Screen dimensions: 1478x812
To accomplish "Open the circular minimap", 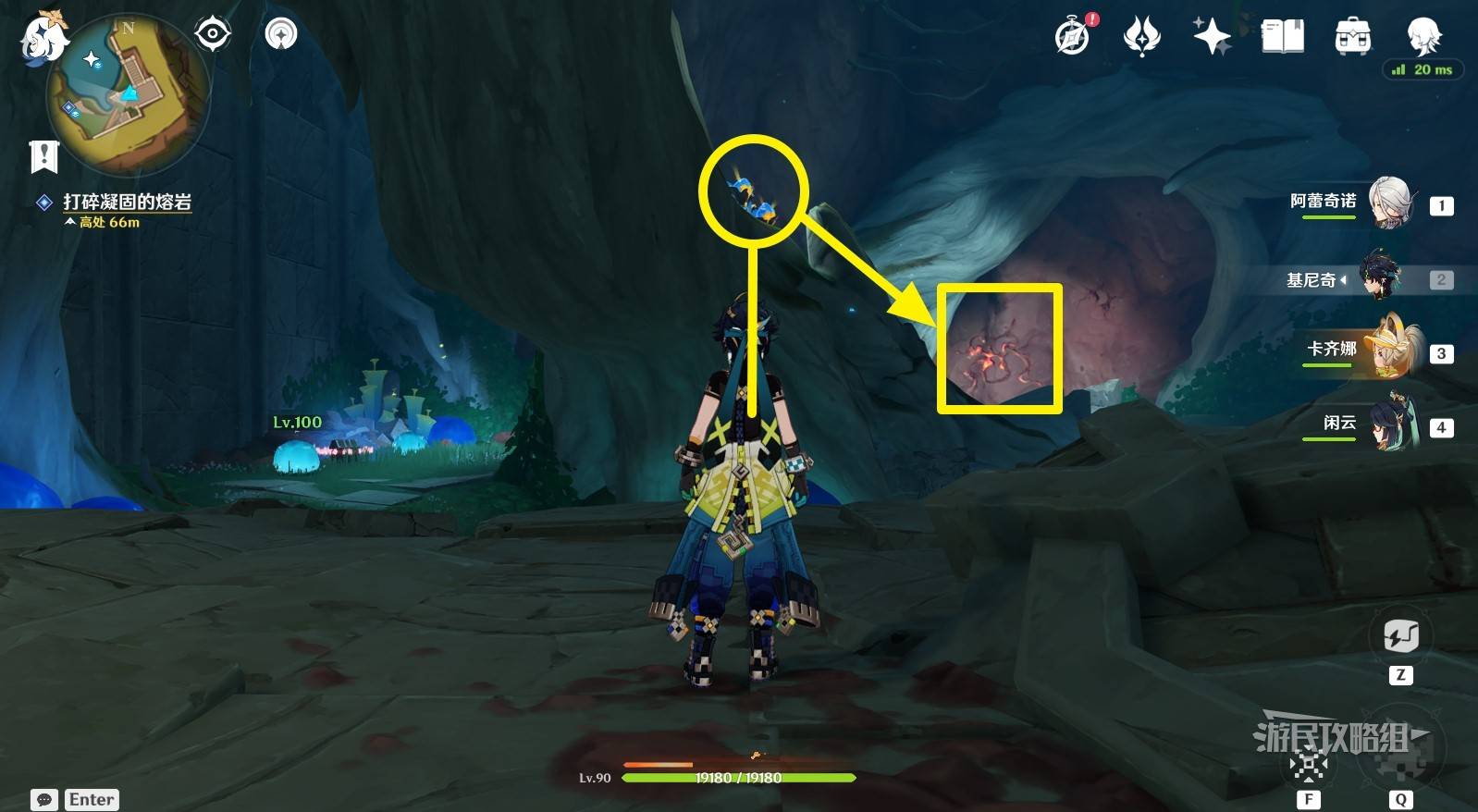I will click(x=129, y=95).
